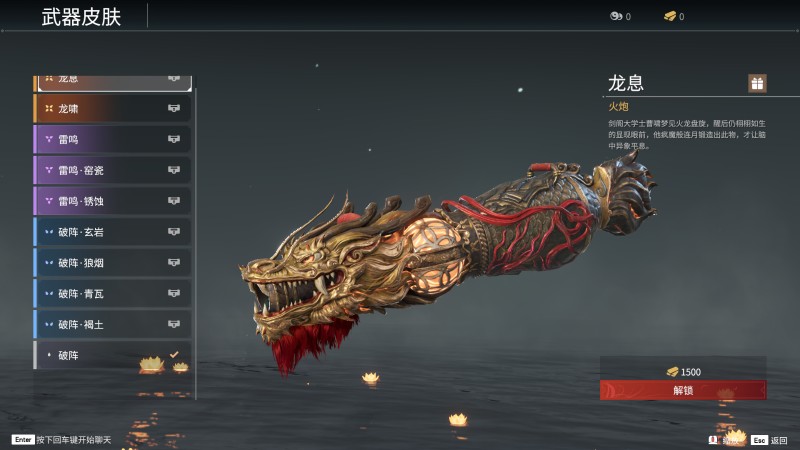Choose the 雷鸣 skin row

click(112, 139)
